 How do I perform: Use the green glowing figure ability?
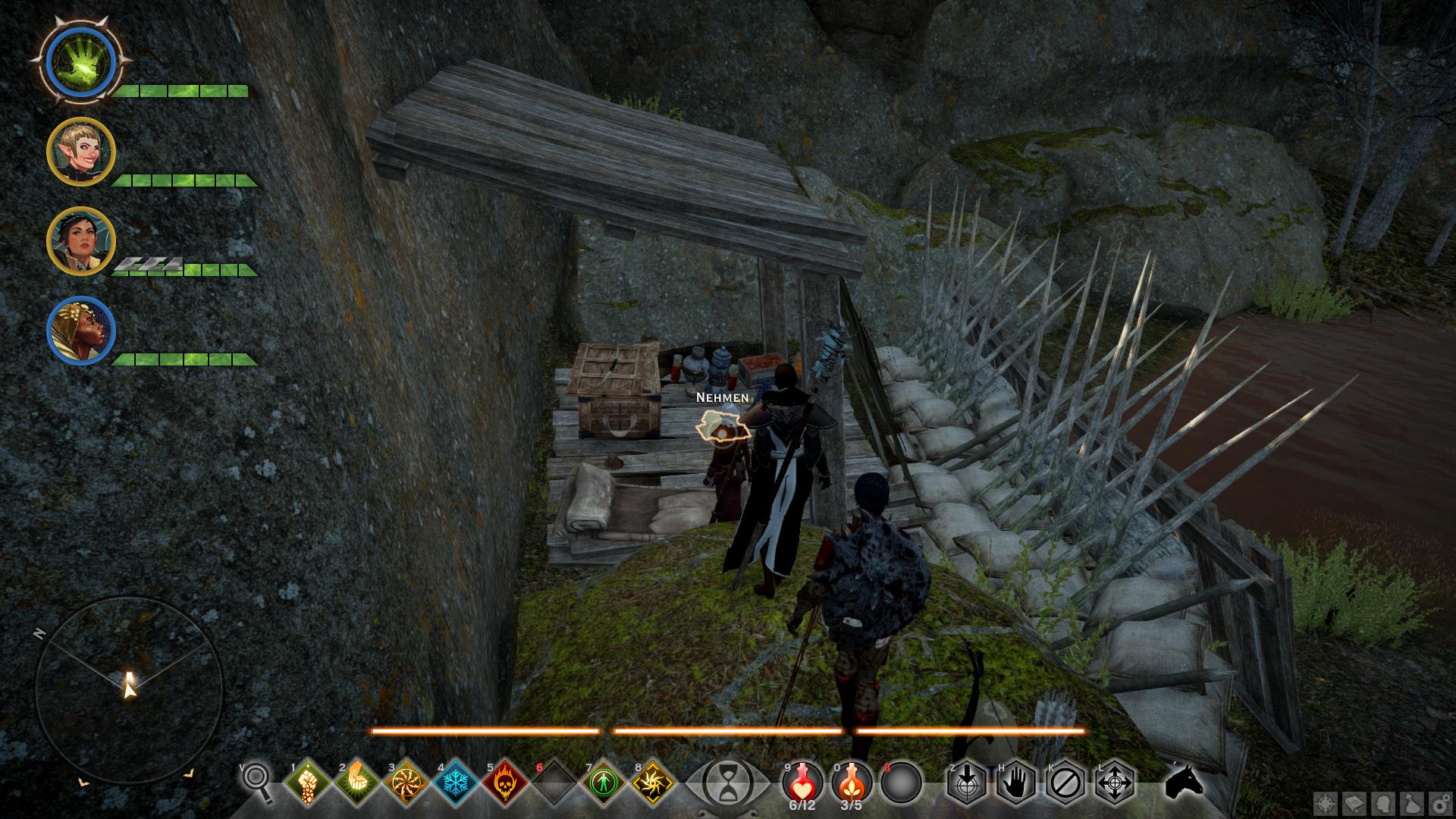click(604, 782)
